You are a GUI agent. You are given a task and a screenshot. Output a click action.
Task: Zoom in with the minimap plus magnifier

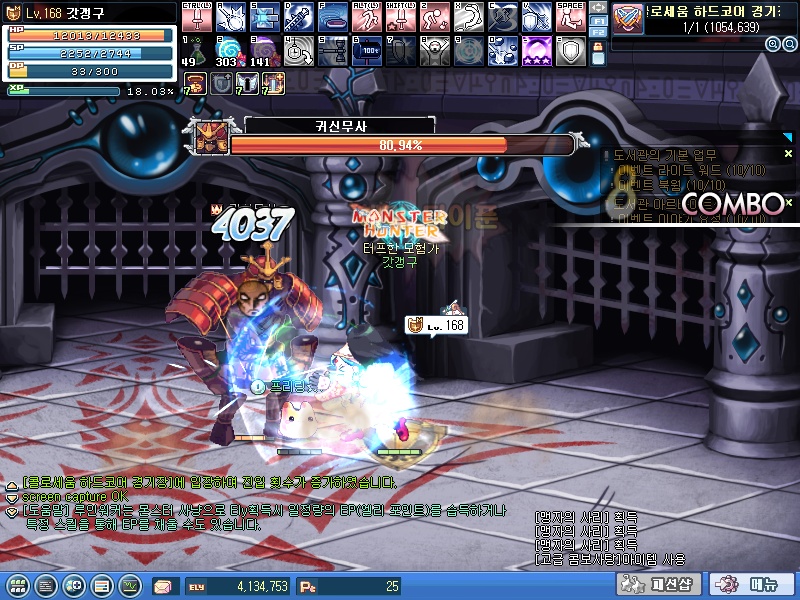pos(773,45)
